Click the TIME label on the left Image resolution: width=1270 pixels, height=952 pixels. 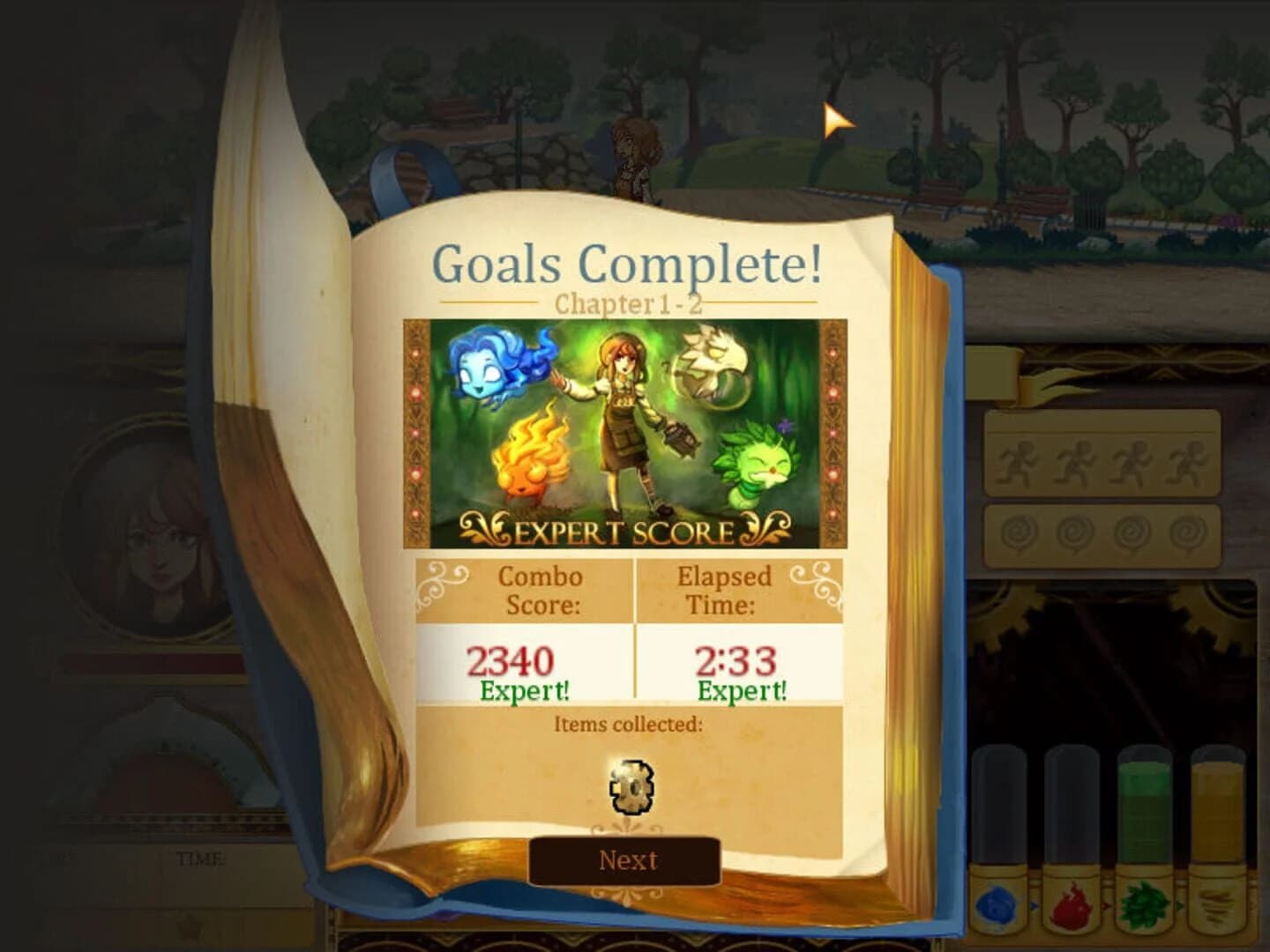coord(201,855)
